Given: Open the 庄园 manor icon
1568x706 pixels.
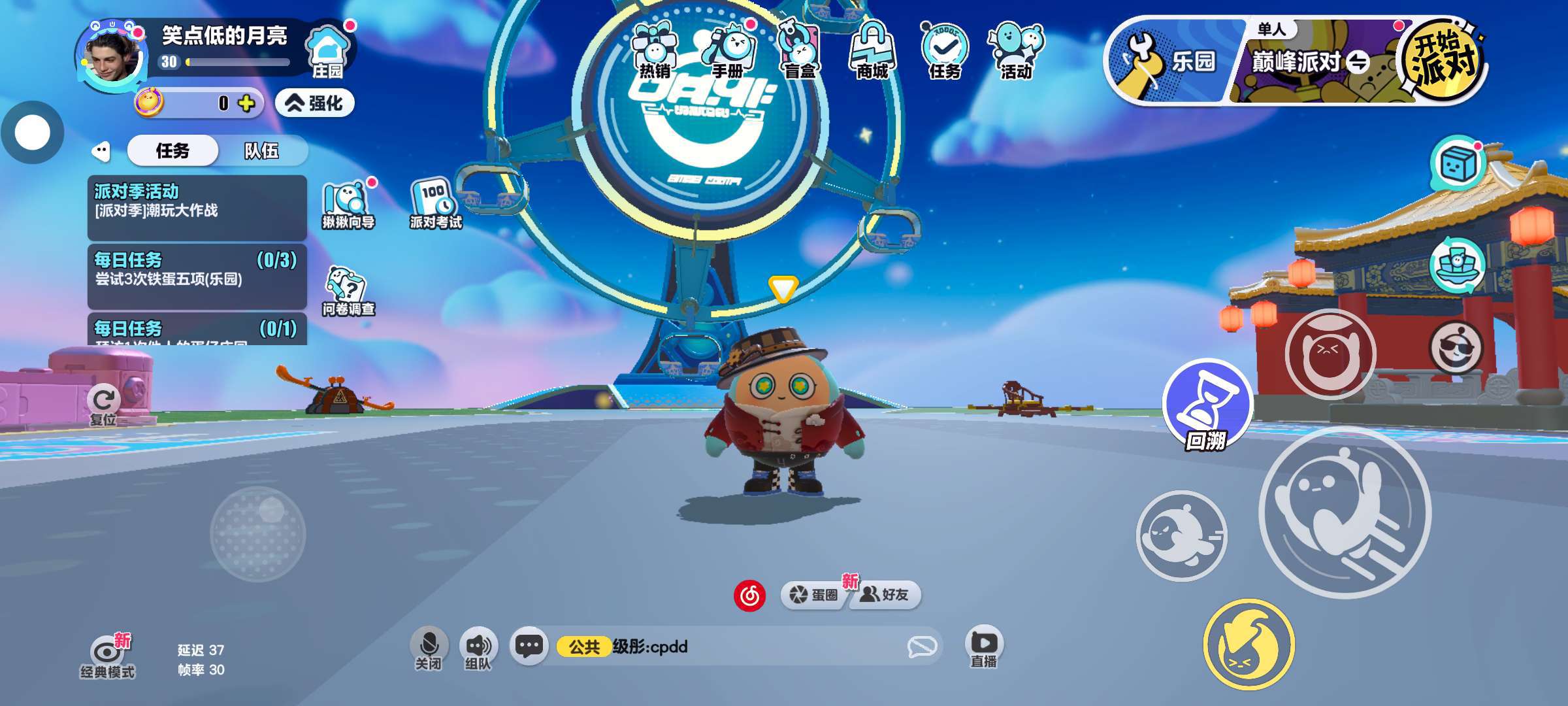Looking at the screenshot, I should [x=329, y=51].
